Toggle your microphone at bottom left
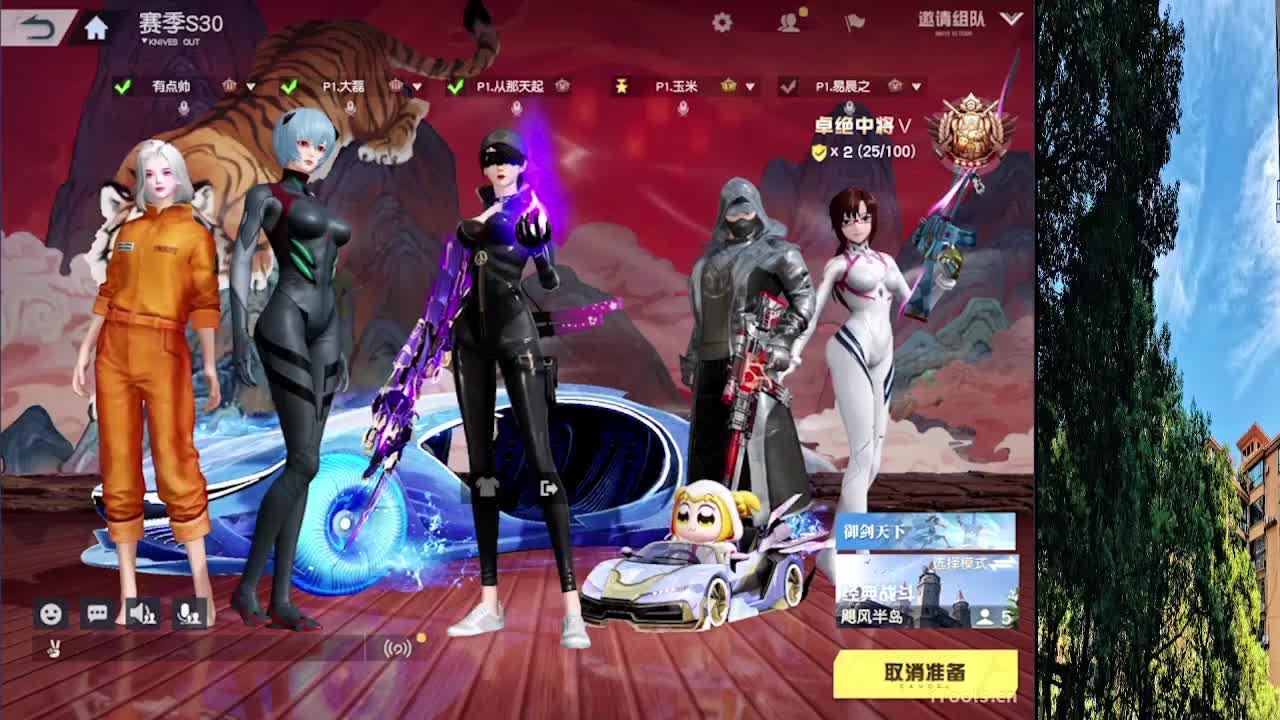 click(190, 611)
